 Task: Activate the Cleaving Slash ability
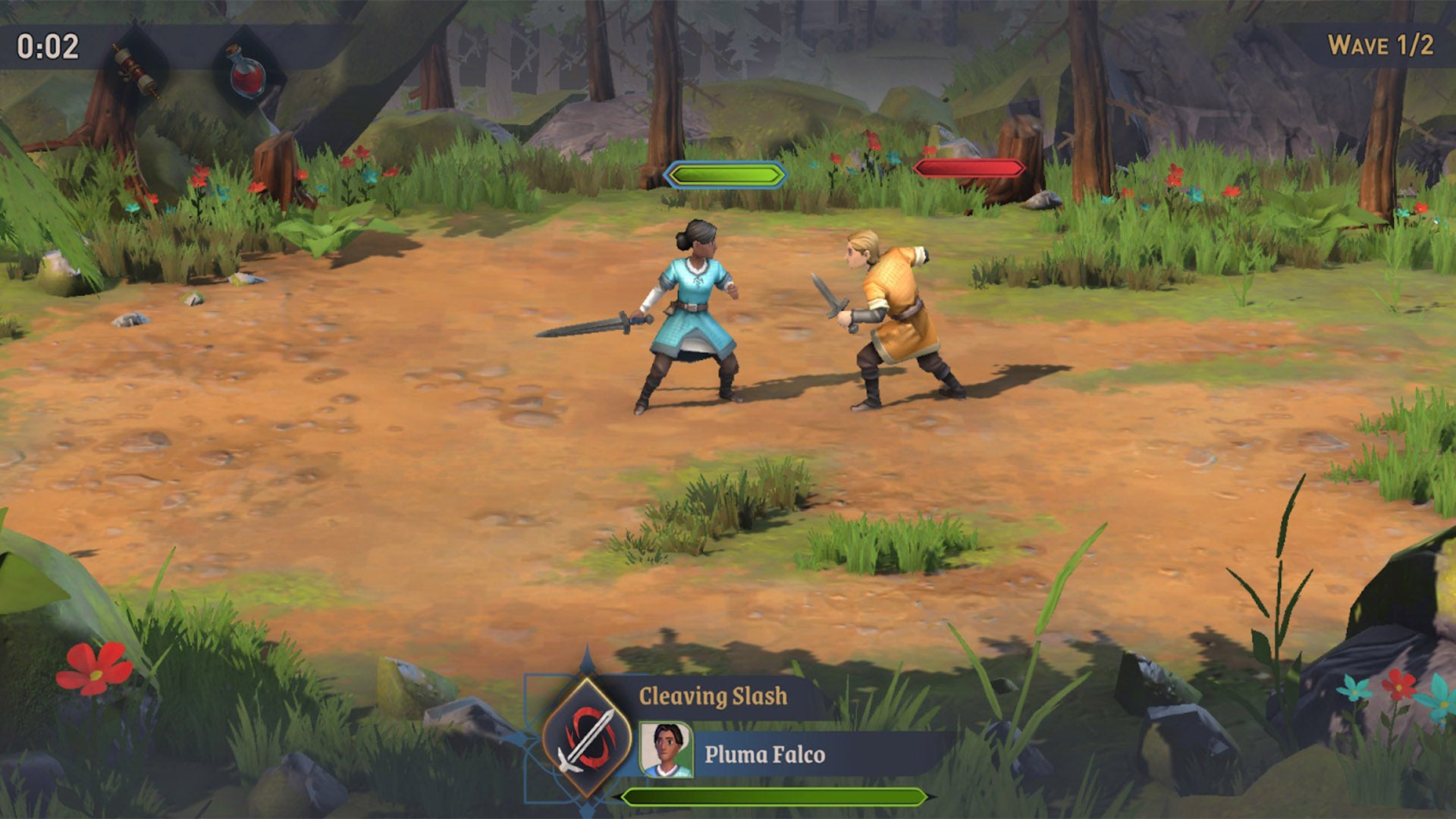586,736
